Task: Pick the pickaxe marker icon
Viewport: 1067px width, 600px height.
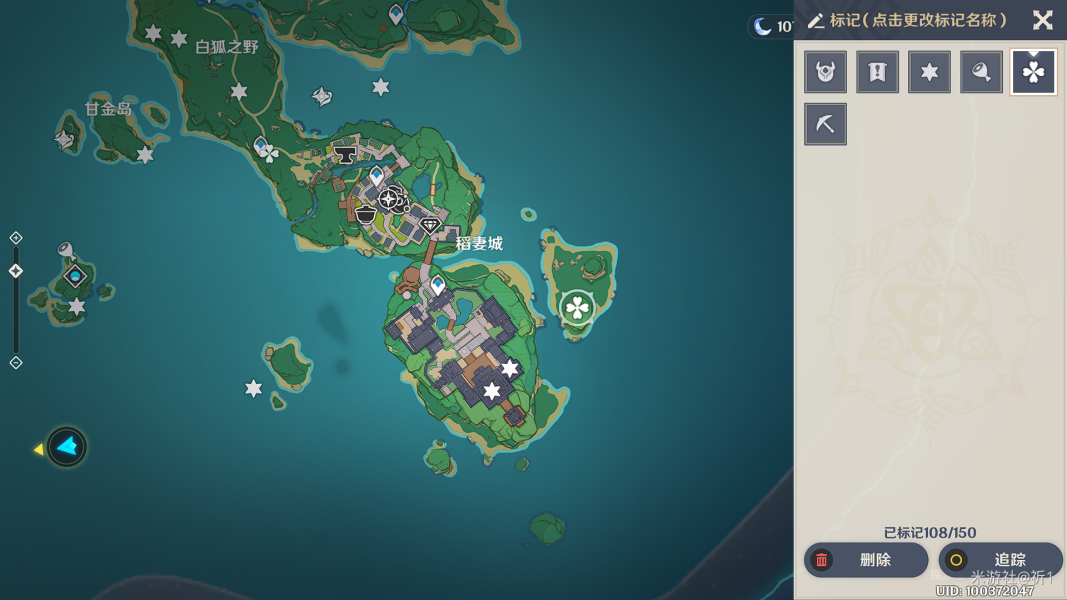Action: [x=825, y=124]
